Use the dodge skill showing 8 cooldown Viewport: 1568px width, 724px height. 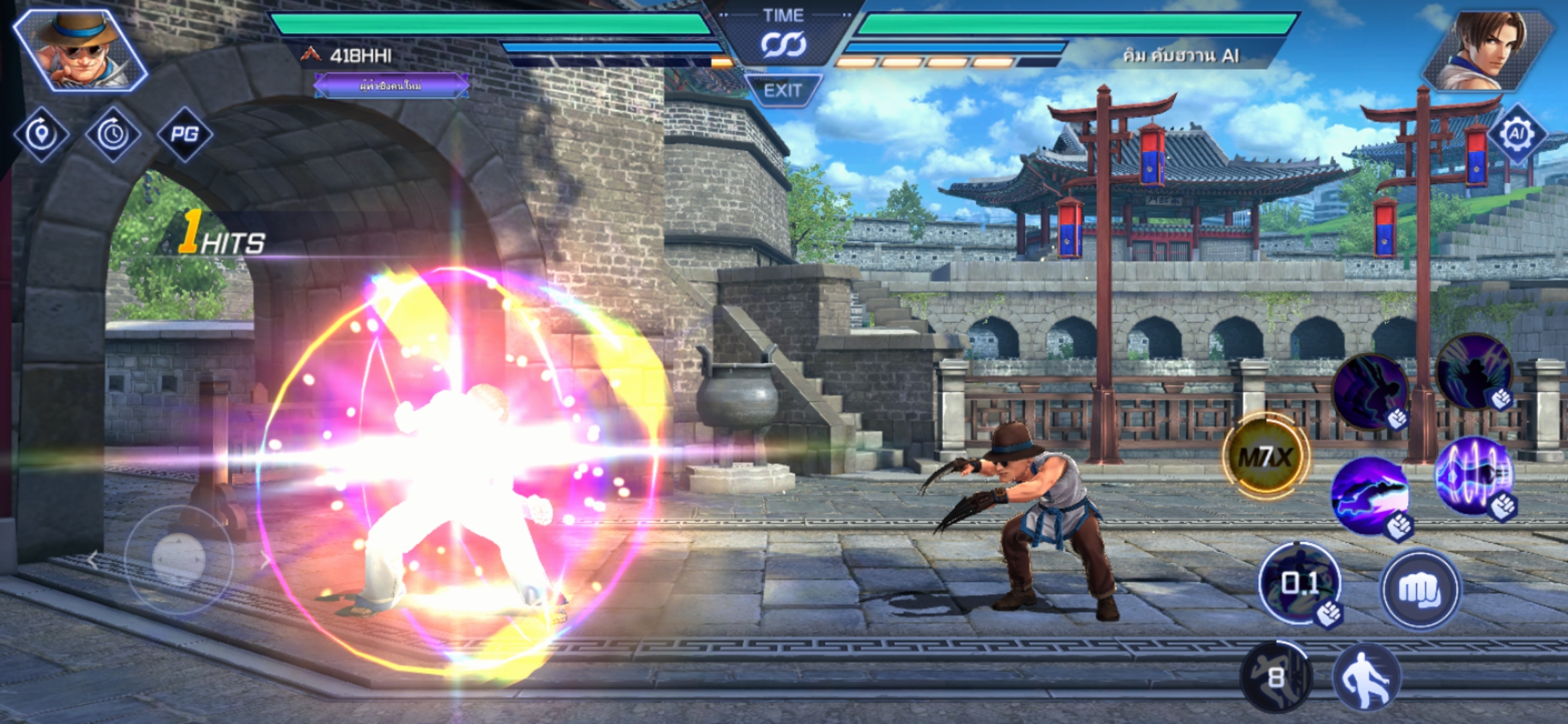(1275, 677)
